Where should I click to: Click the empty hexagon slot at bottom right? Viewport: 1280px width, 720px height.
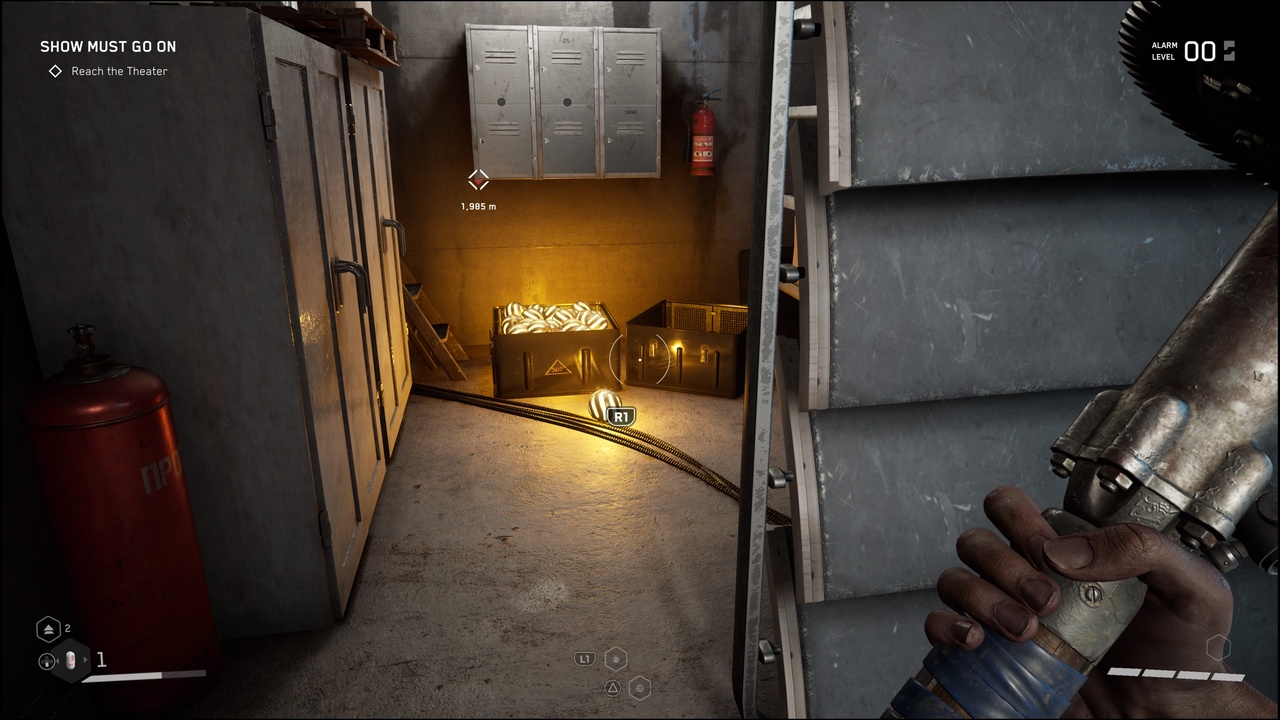click(x=1218, y=648)
